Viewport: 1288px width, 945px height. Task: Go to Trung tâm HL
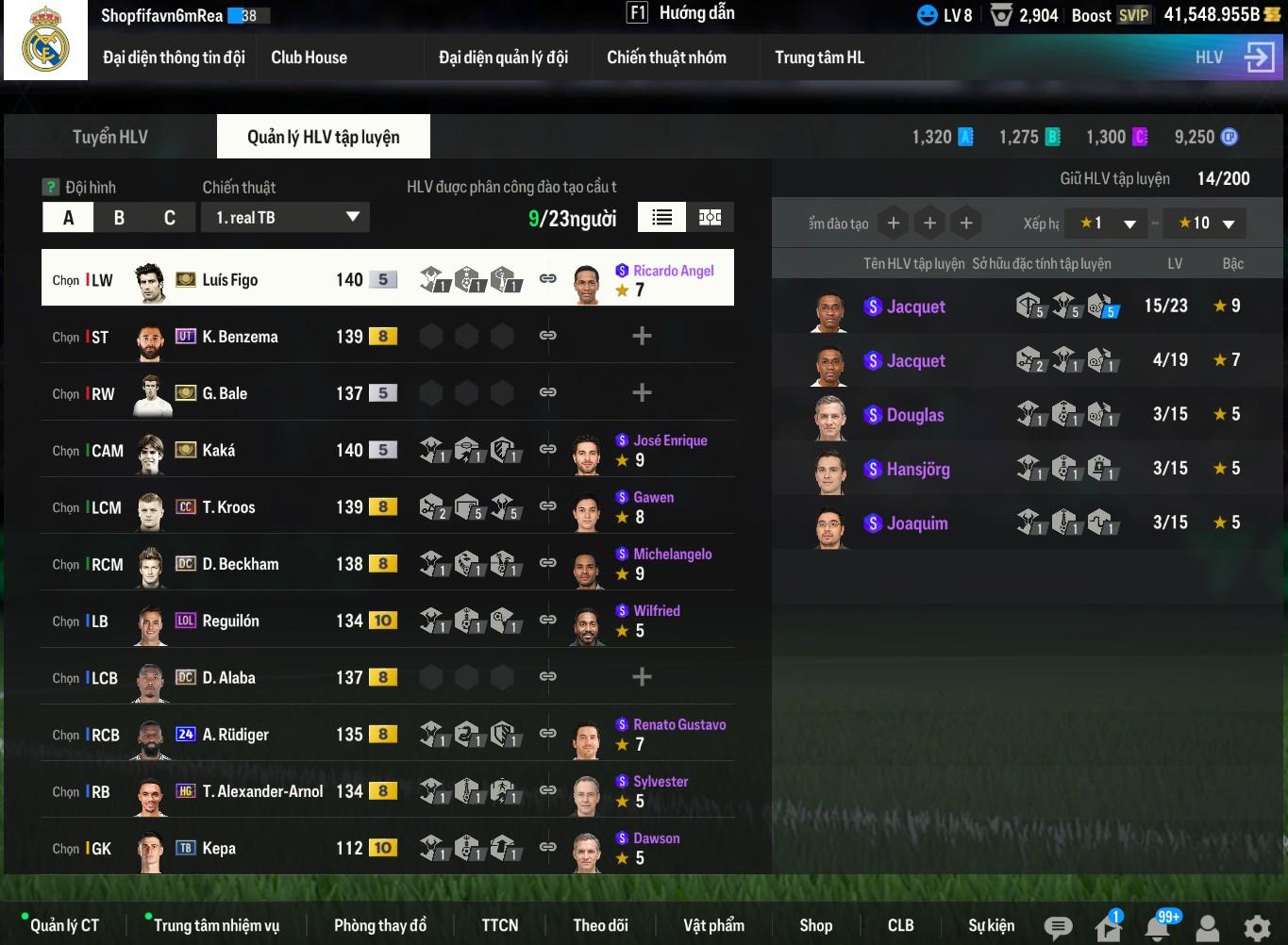tap(819, 58)
